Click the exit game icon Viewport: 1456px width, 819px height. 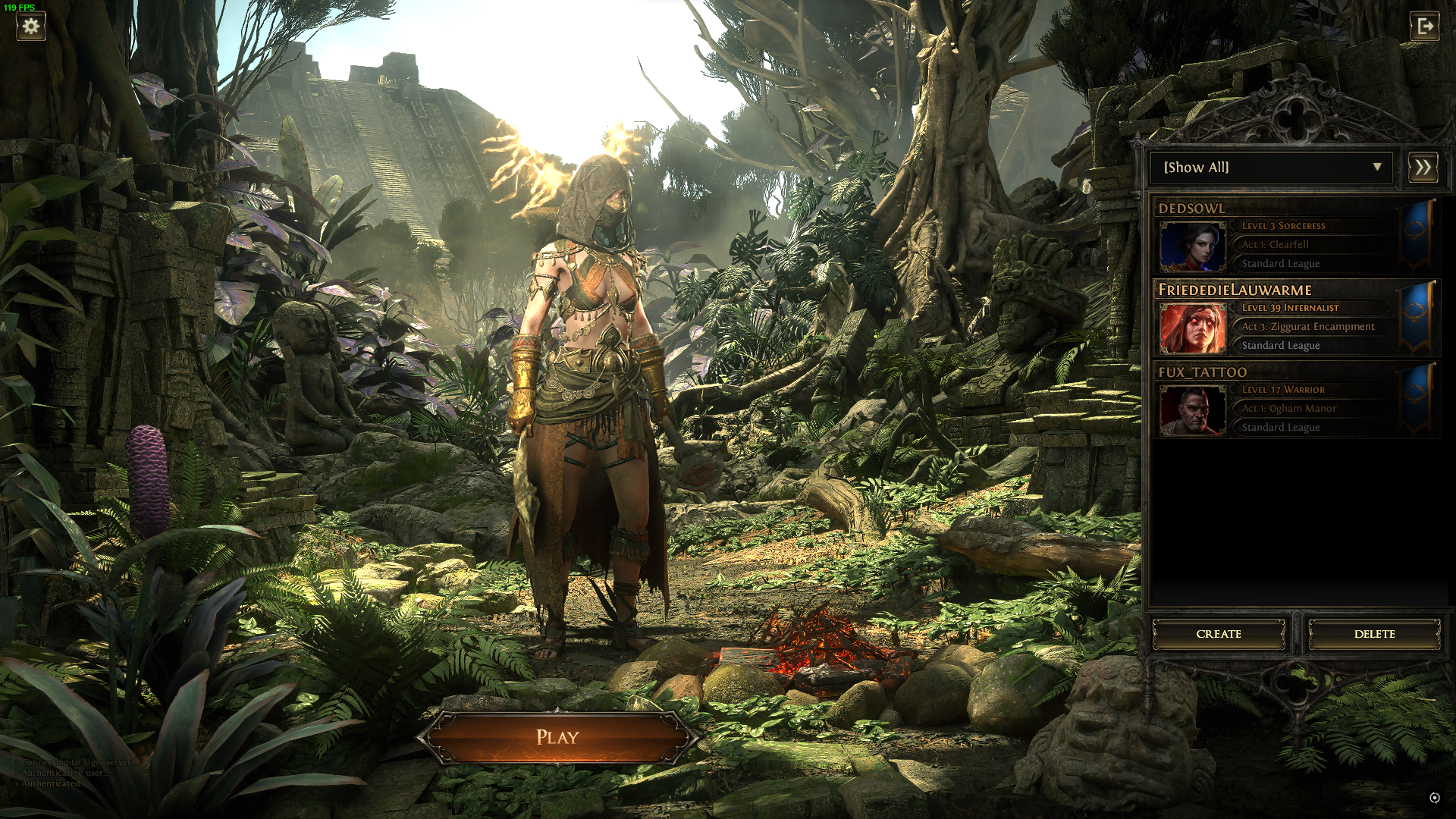point(1424,27)
